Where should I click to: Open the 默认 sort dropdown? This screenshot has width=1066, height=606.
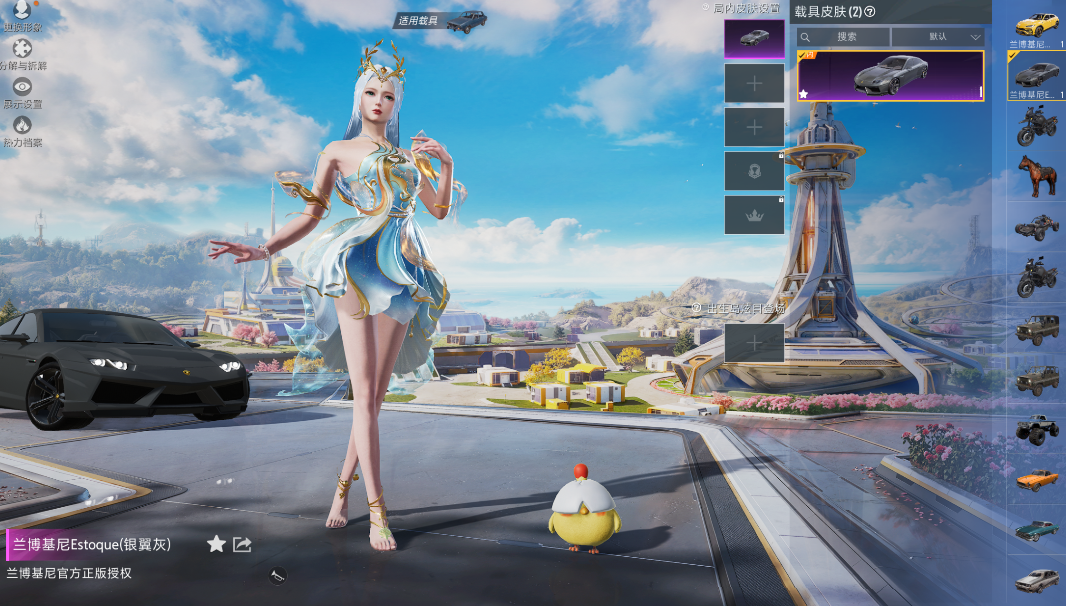coord(938,37)
